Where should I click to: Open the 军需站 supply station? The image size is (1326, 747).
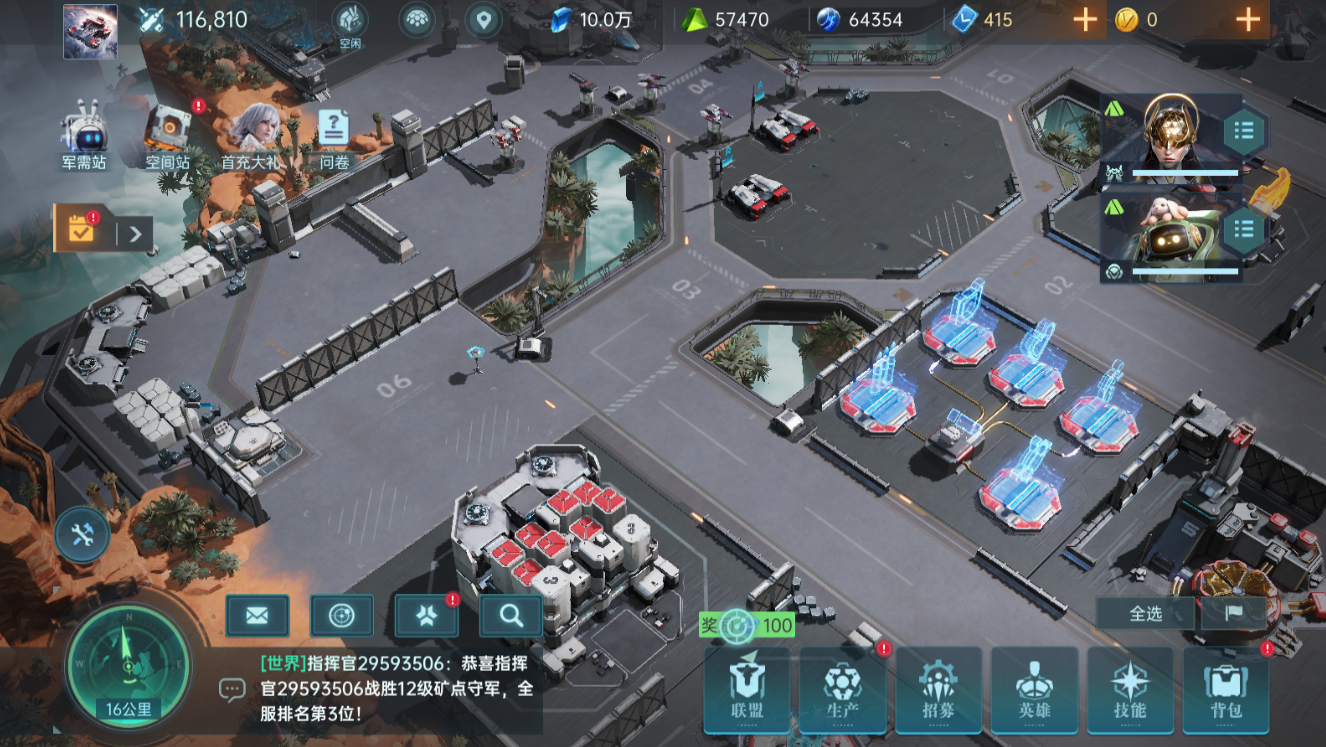tap(84, 137)
